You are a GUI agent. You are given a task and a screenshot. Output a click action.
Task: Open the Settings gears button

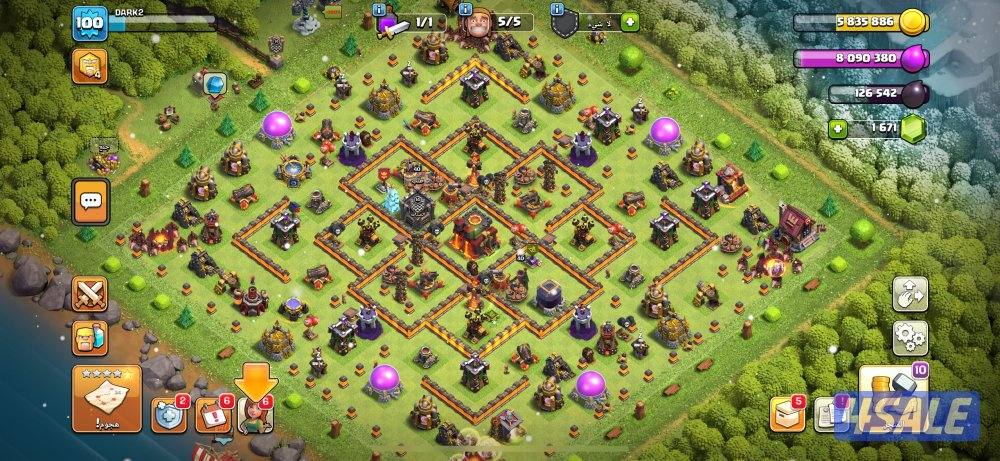point(910,336)
